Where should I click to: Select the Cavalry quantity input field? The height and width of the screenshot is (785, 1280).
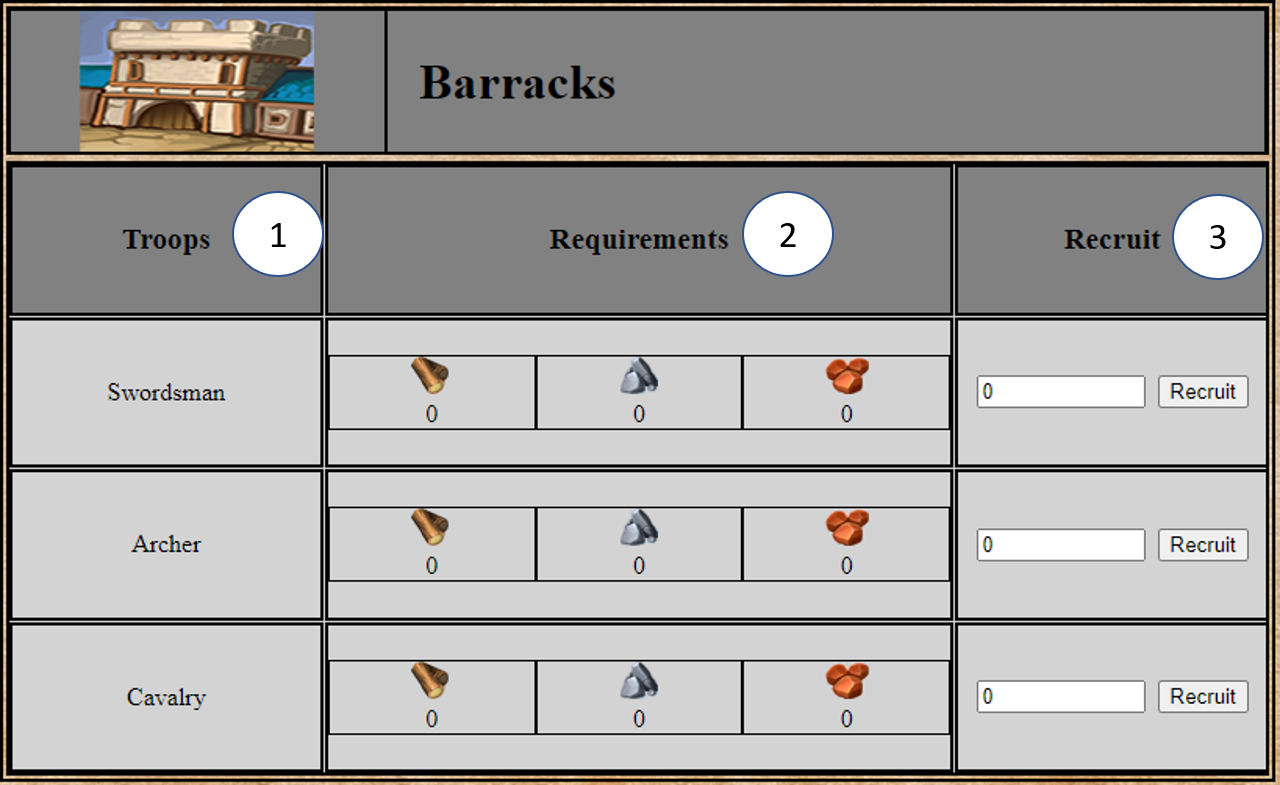[1060, 696]
